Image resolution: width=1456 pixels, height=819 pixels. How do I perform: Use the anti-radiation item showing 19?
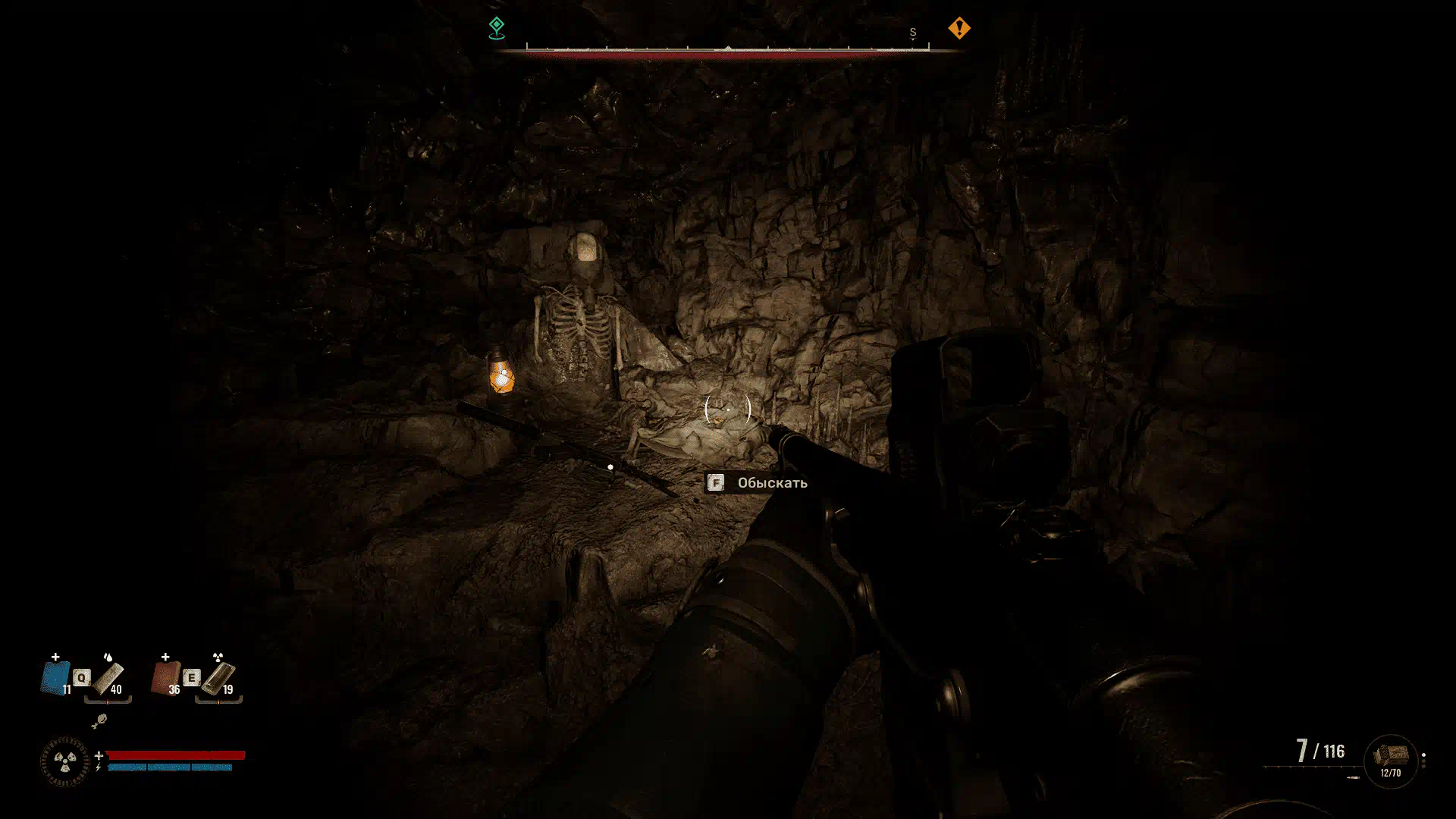218,677
